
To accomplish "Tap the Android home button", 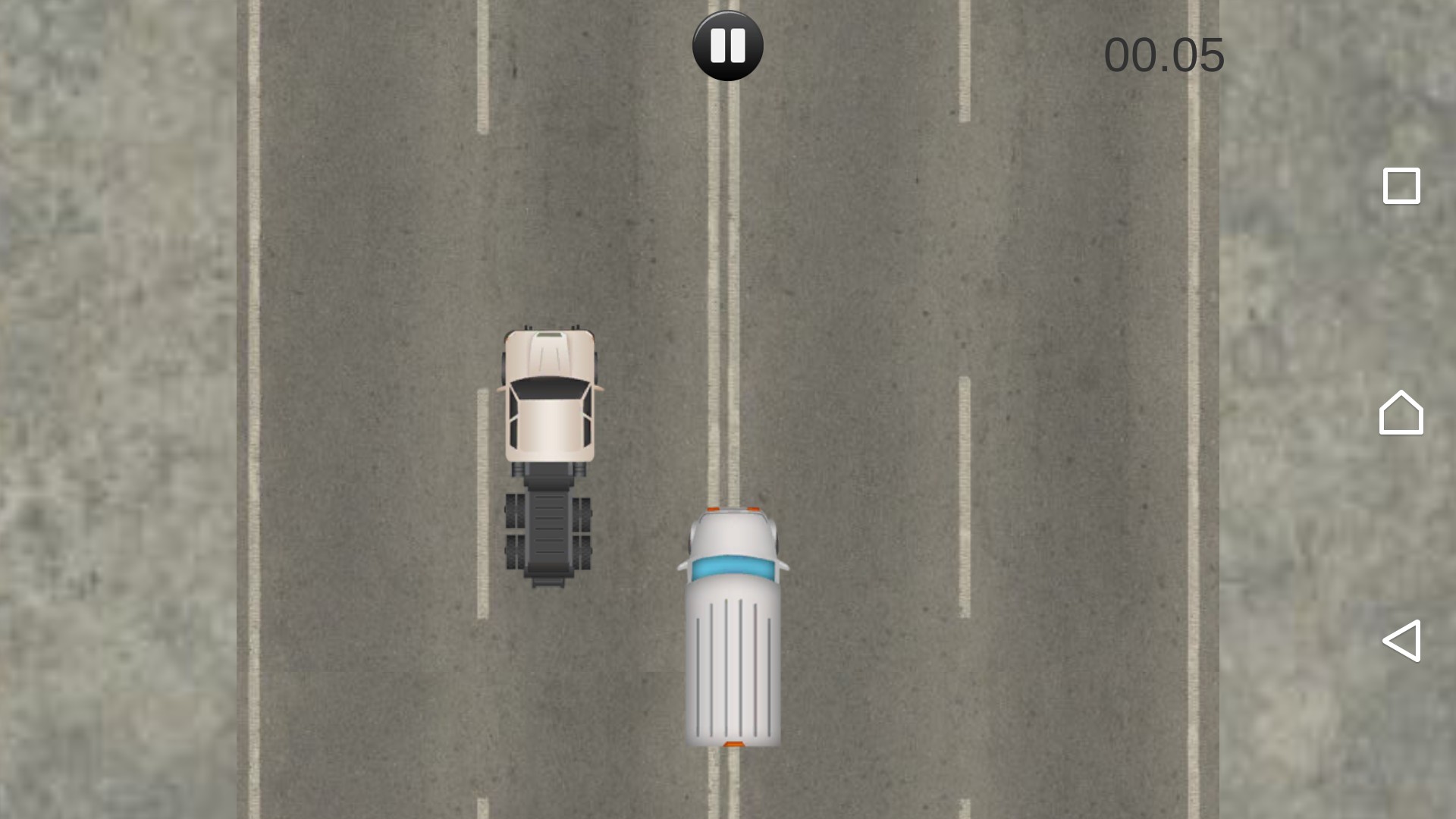I will click(1401, 413).
